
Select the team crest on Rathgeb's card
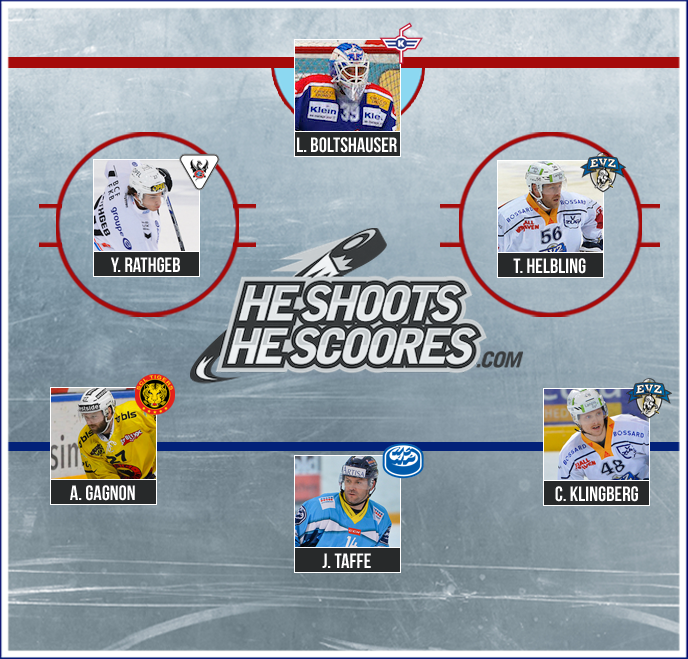click(x=196, y=172)
